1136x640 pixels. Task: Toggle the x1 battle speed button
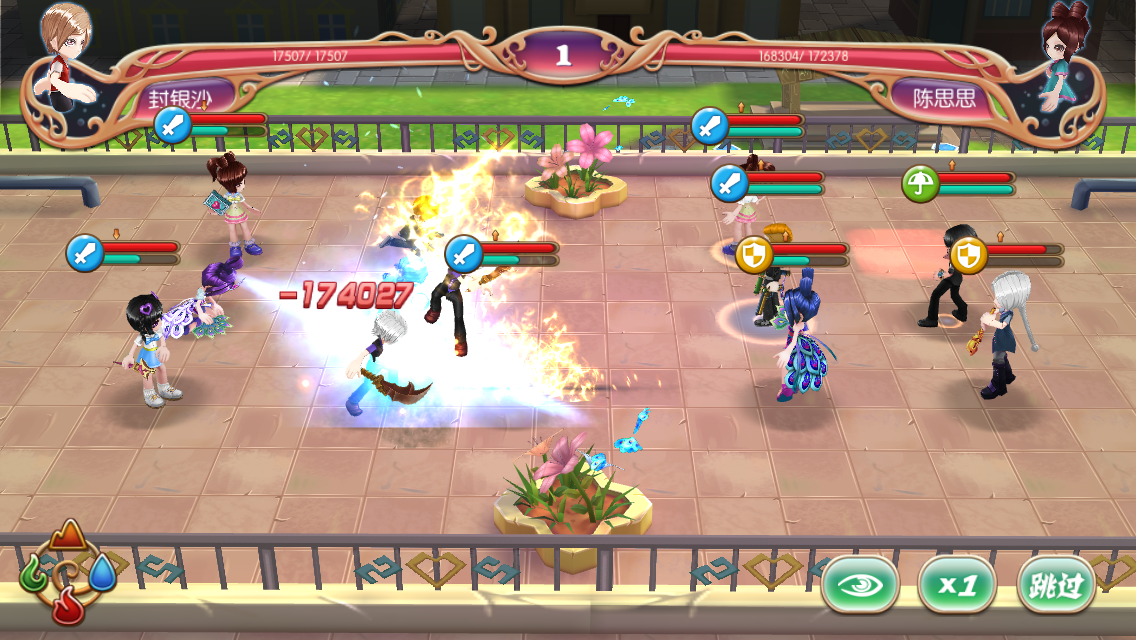957,585
